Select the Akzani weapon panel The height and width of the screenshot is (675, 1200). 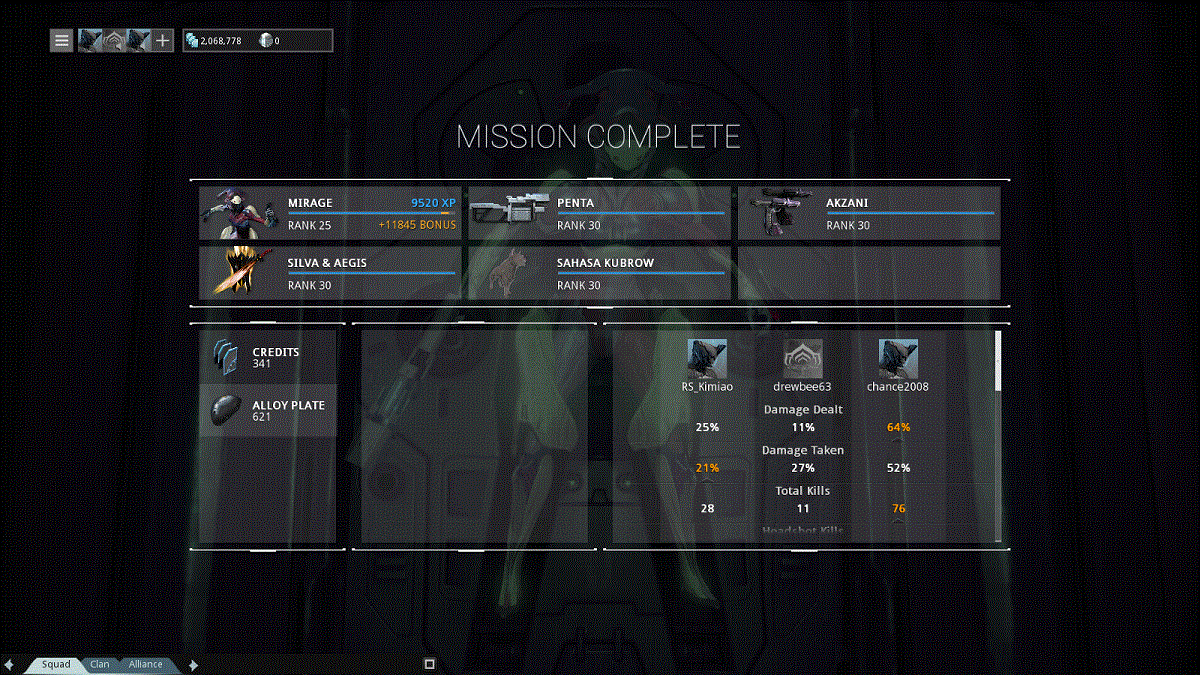[x=868, y=213]
